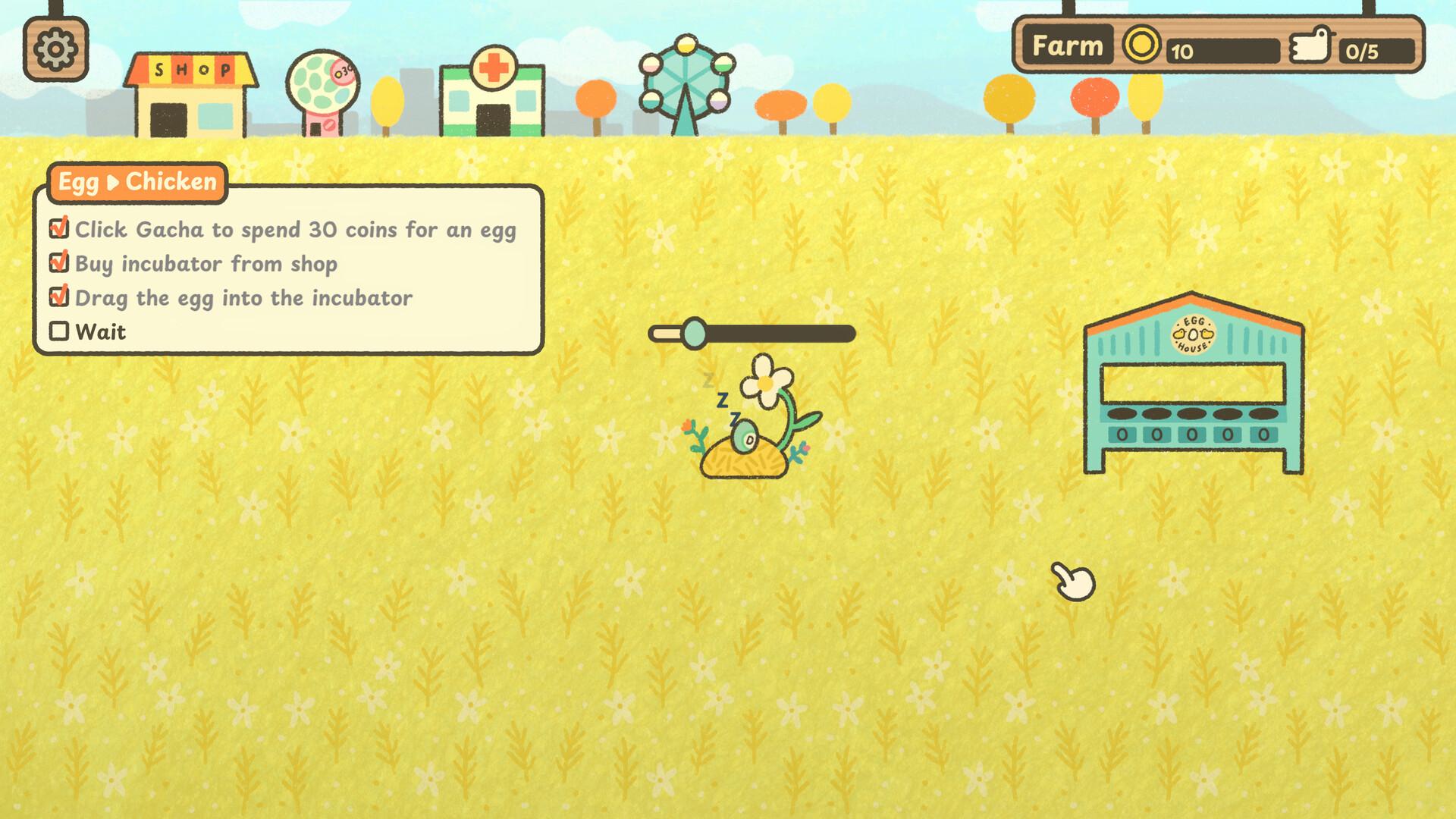Select the Egg to Chicken quest header
Viewport: 1456px width, 819px height.
(137, 182)
